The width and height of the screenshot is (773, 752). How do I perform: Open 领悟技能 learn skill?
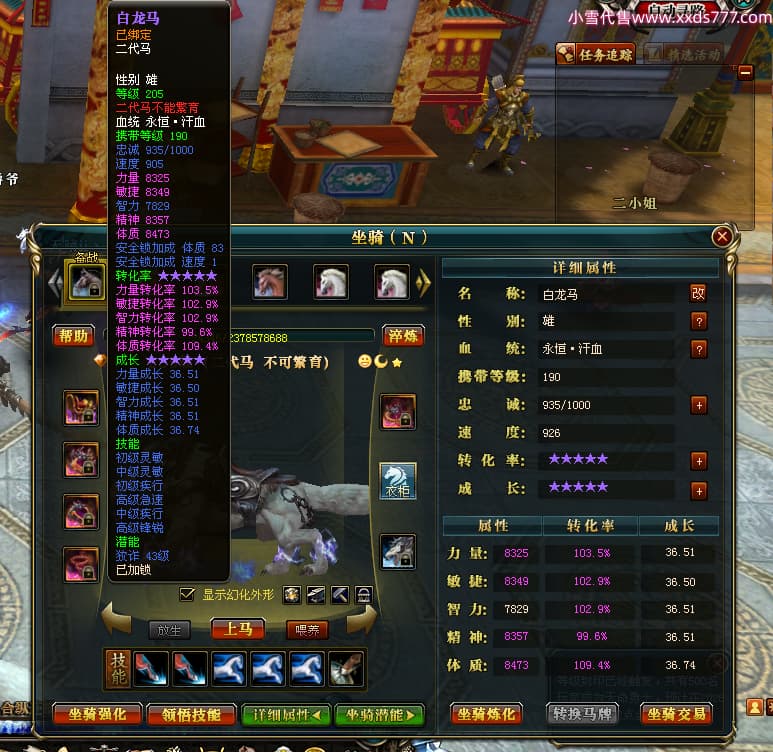click(x=191, y=714)
